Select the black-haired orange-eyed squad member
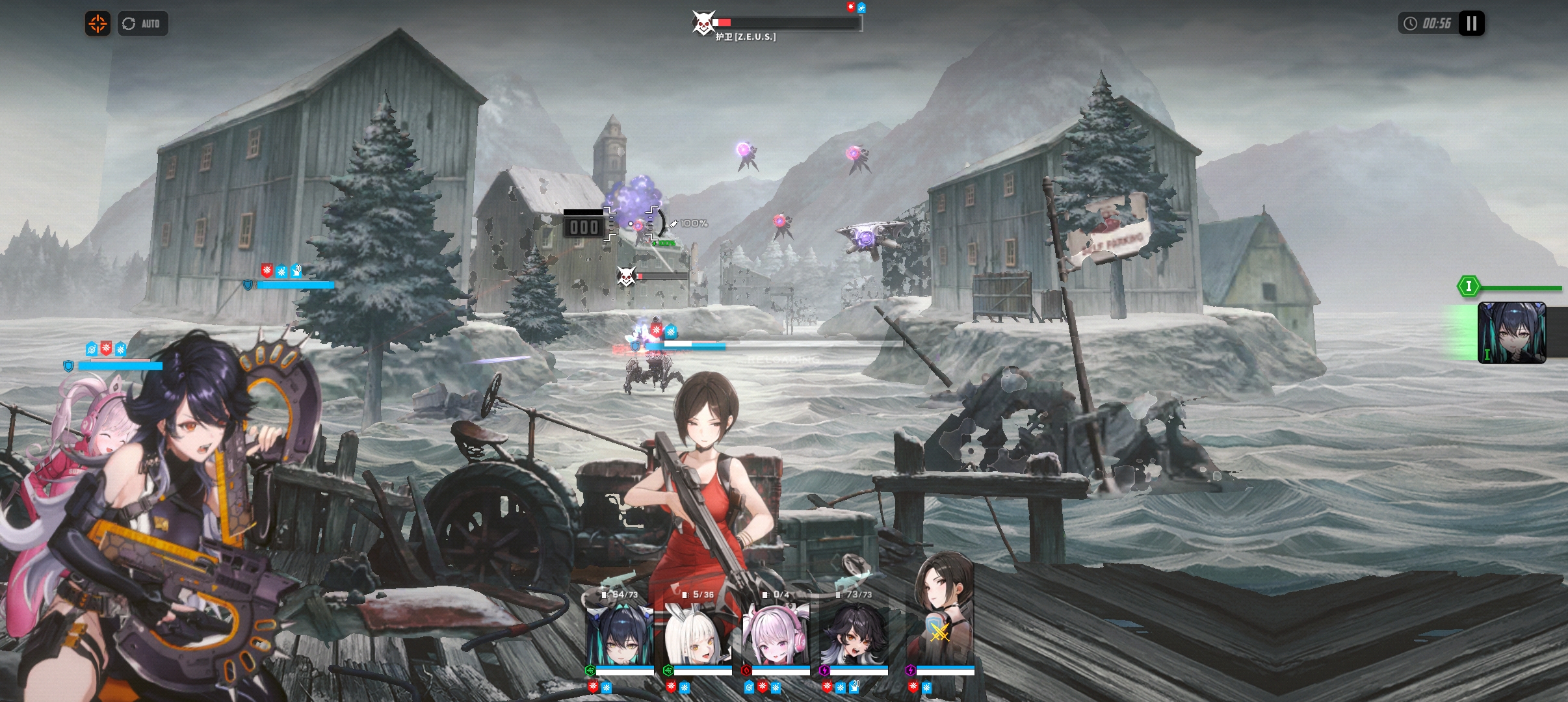Image resolution: width=1568 pixels, height=702 pixels. (854, 634)
